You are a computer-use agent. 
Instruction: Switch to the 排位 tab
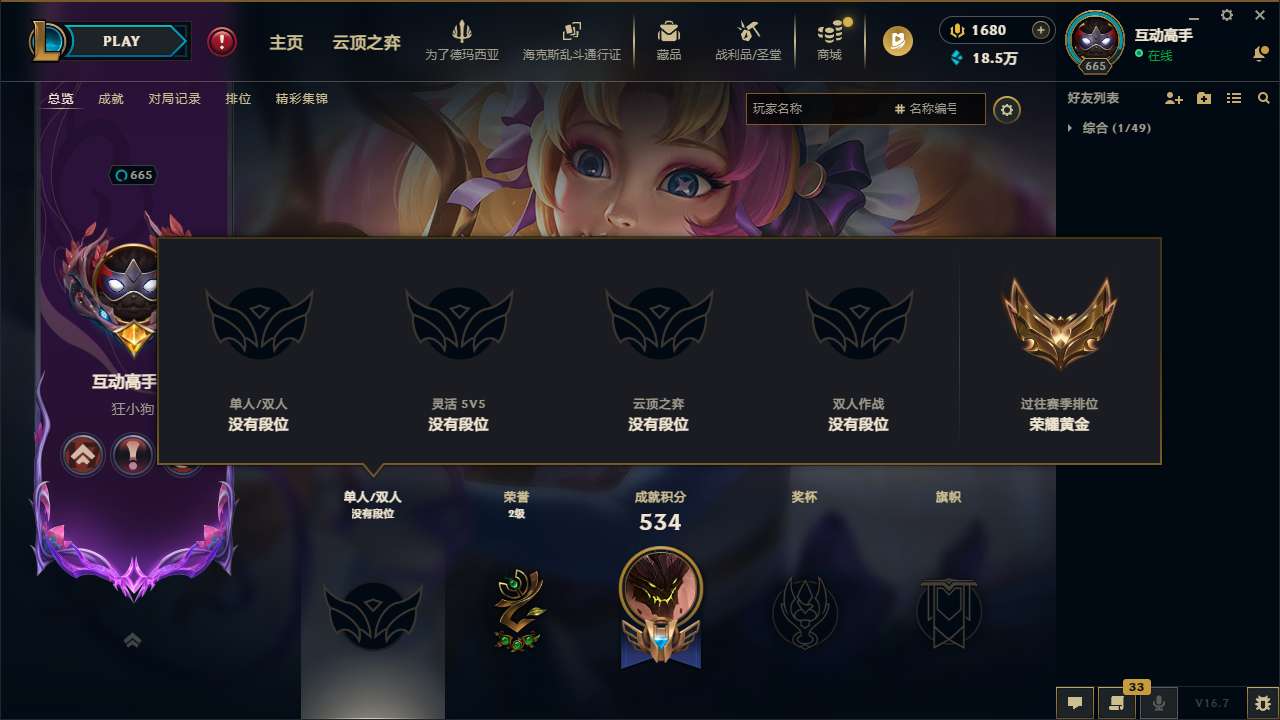[238, 99]
